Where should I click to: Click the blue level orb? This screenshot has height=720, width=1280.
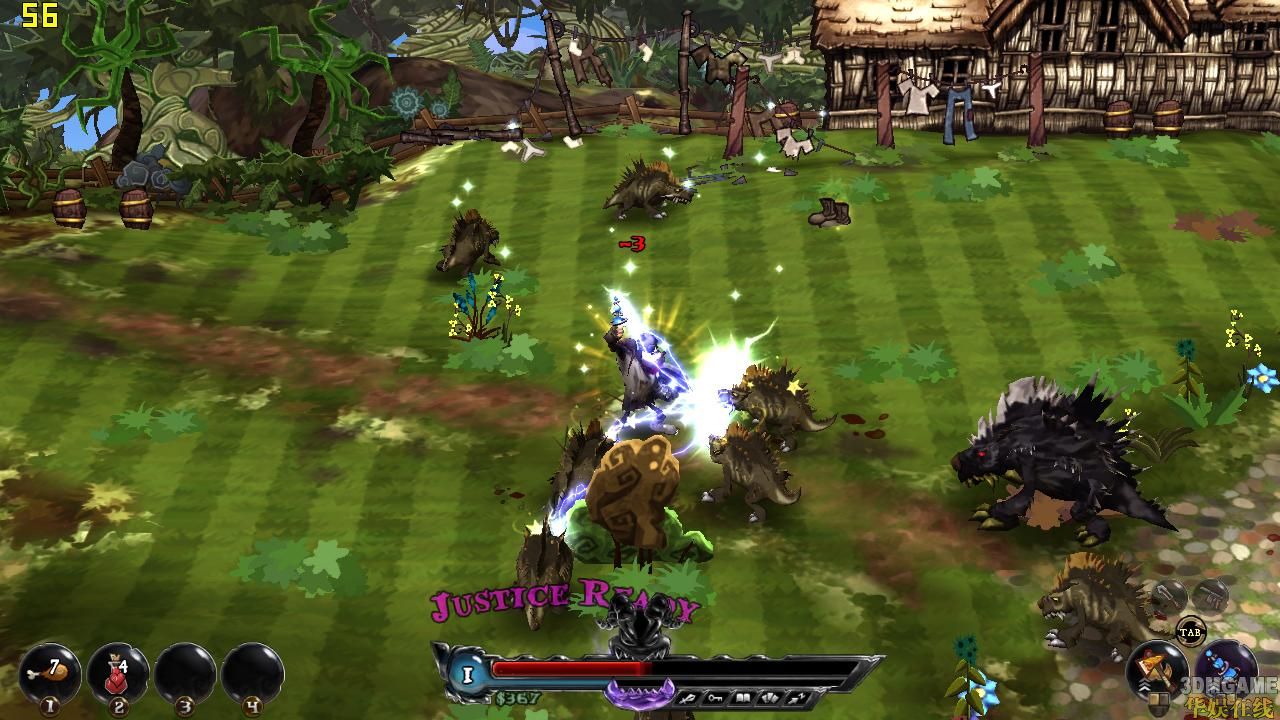click(x=467, y=675)
